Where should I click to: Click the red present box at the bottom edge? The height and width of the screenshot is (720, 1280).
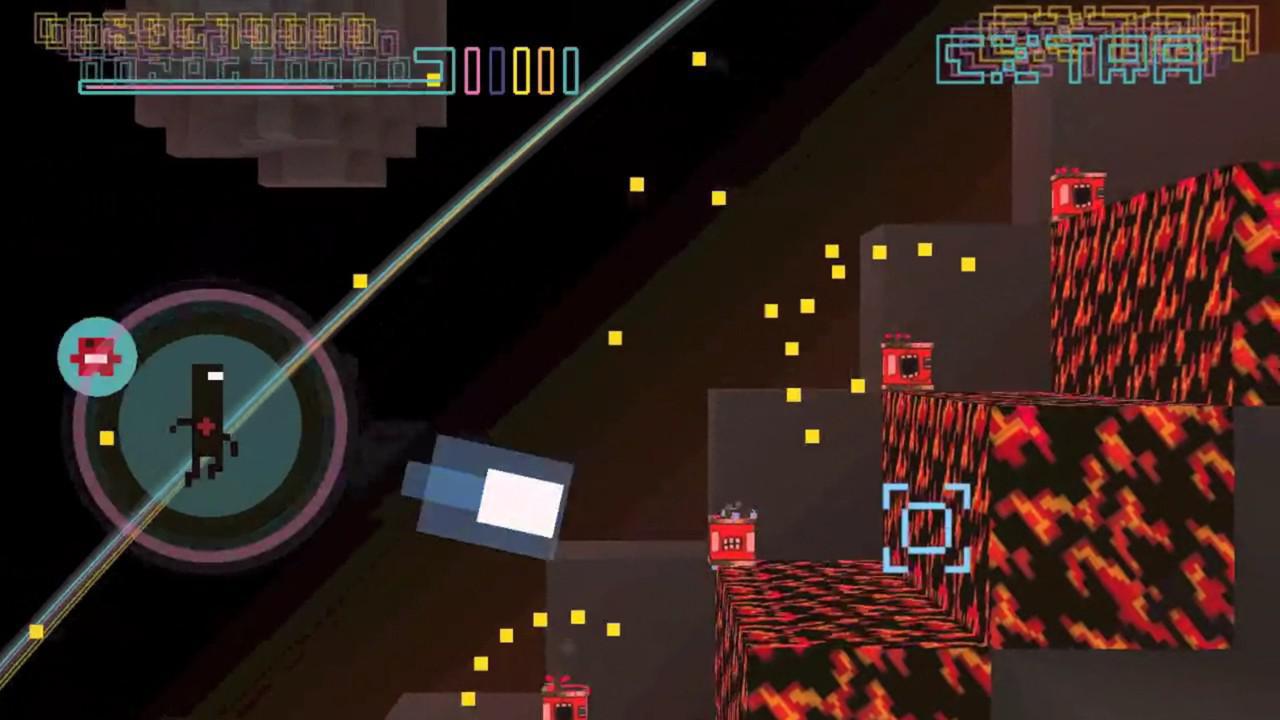point(567,700)
